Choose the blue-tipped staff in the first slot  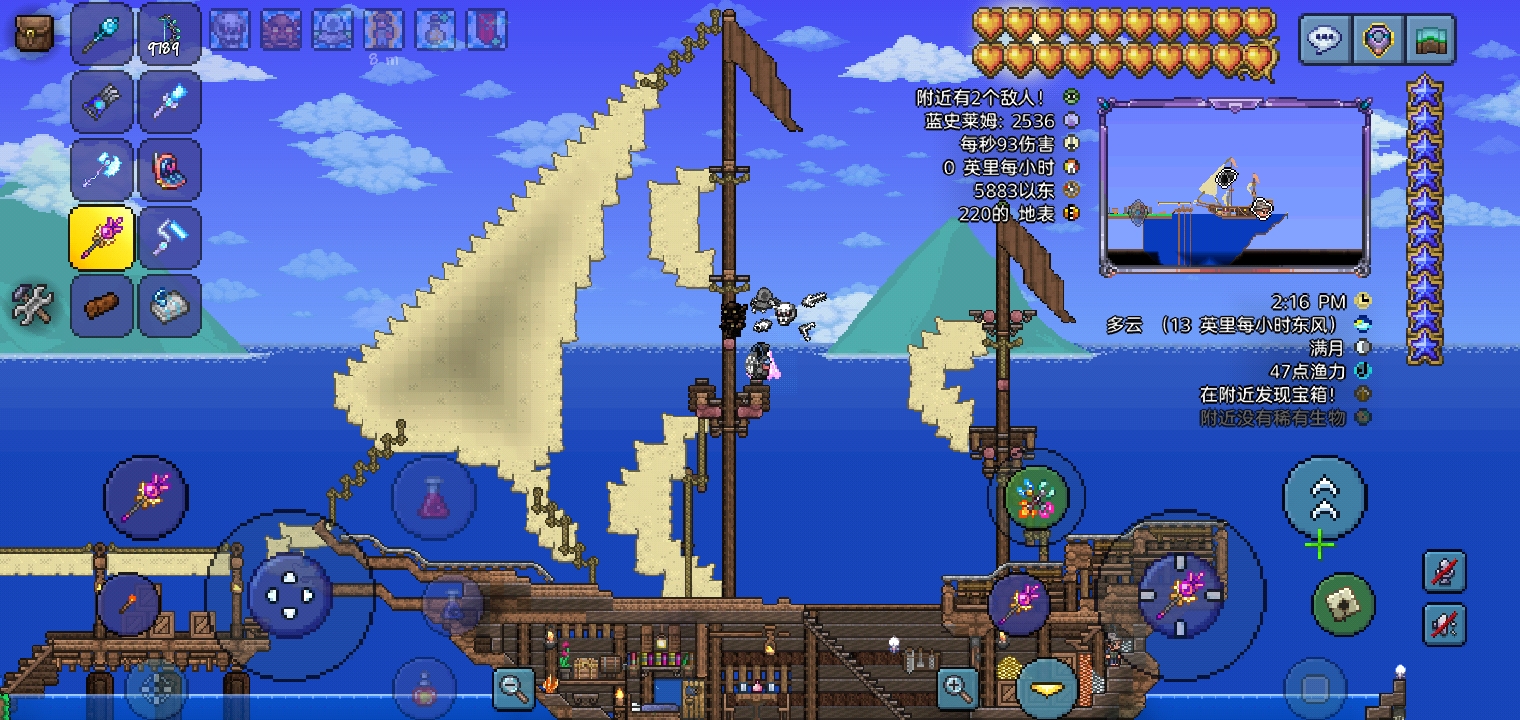pos(102,34)
